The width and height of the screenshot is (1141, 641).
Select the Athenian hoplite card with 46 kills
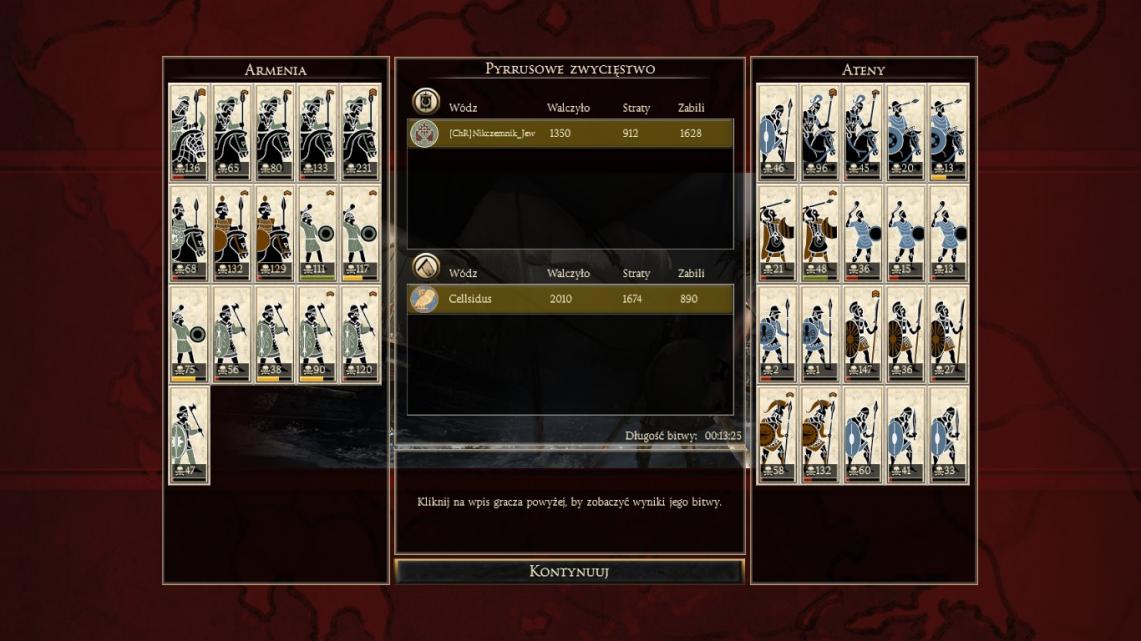point(777,131)
